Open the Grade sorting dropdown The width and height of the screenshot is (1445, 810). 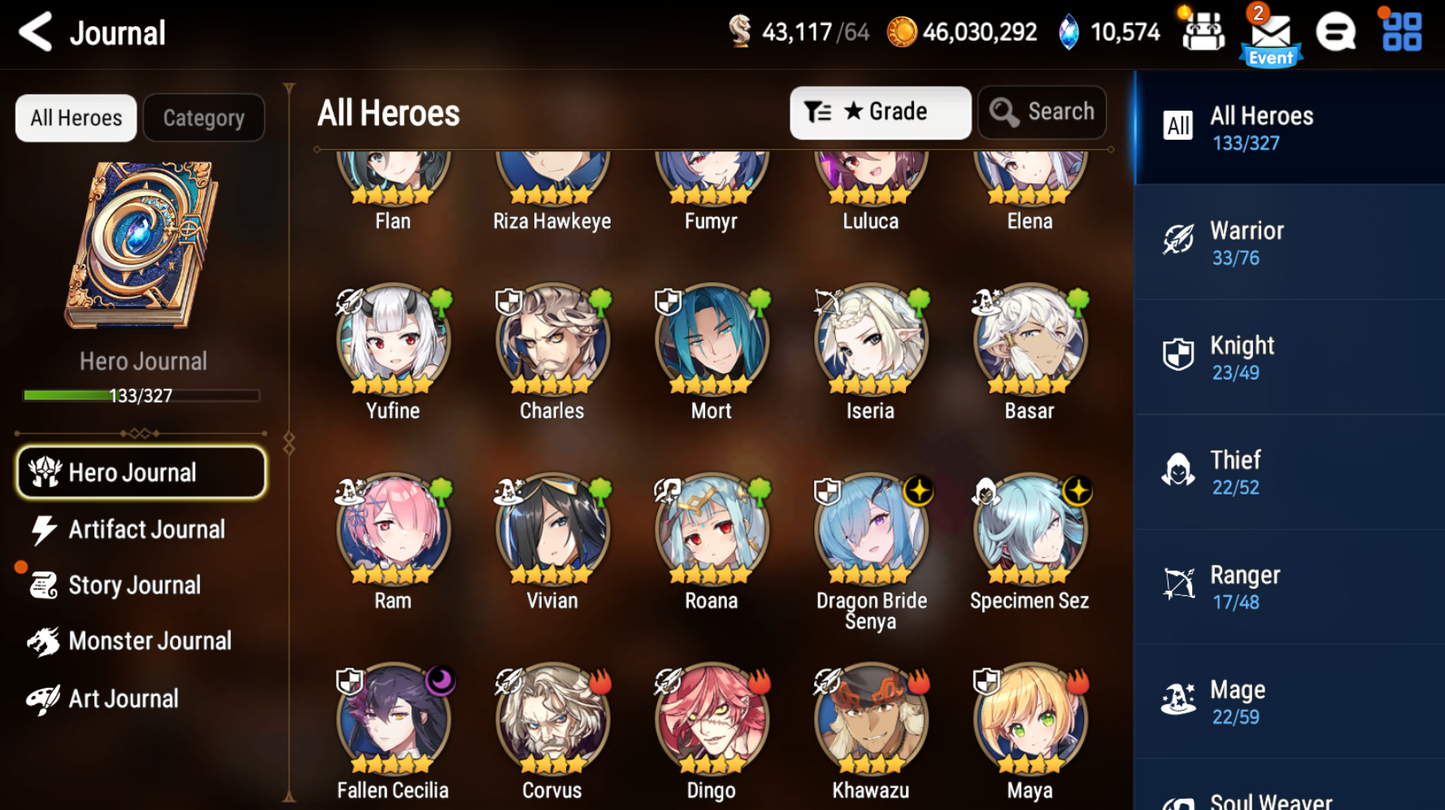point(880,112)
